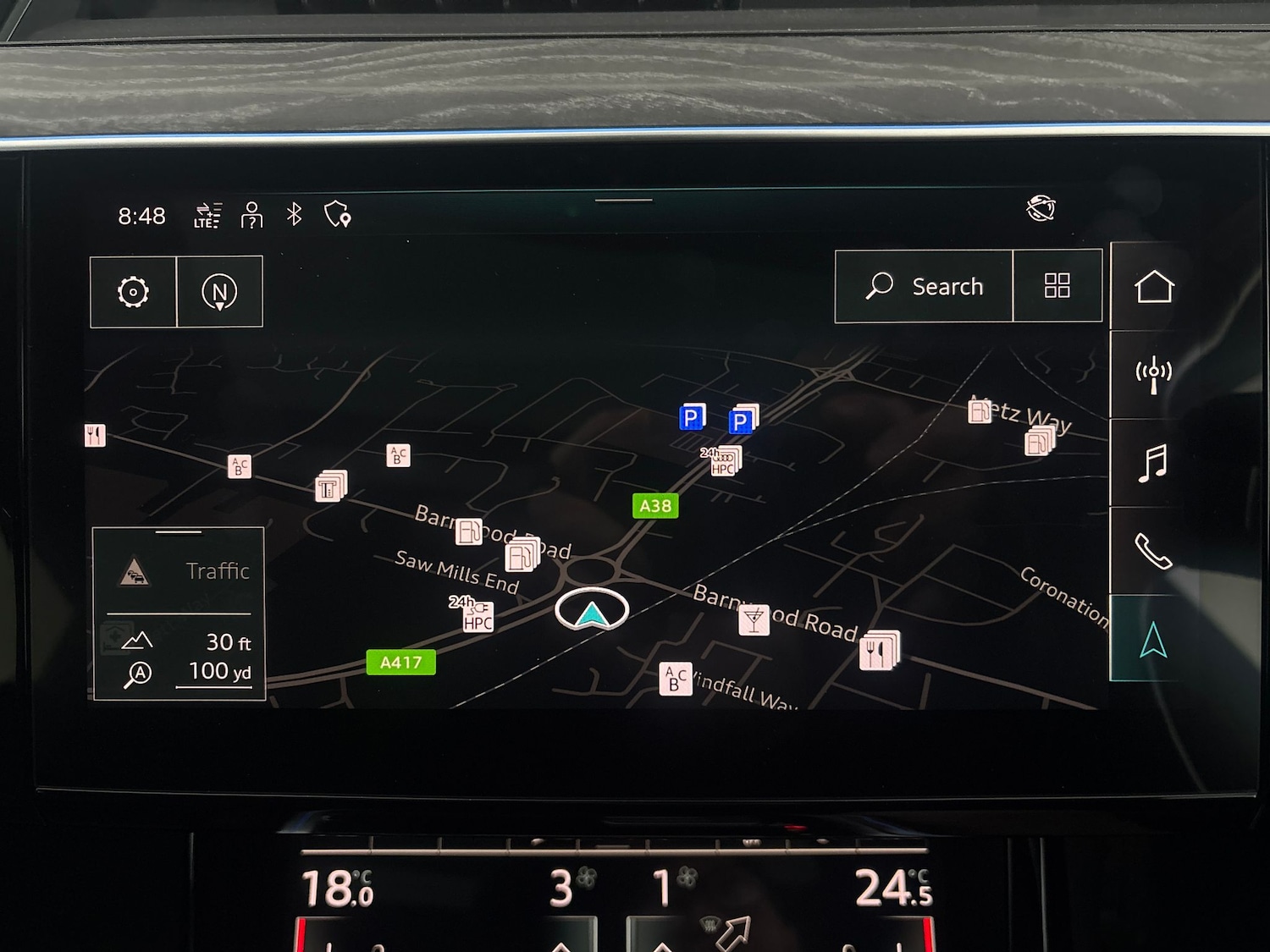Image resolution: width=1270 pixels, height=952 pixels.
Task: Tap the 100 yd map scale control
Action: pyautogui.click(x=218, y=672)
